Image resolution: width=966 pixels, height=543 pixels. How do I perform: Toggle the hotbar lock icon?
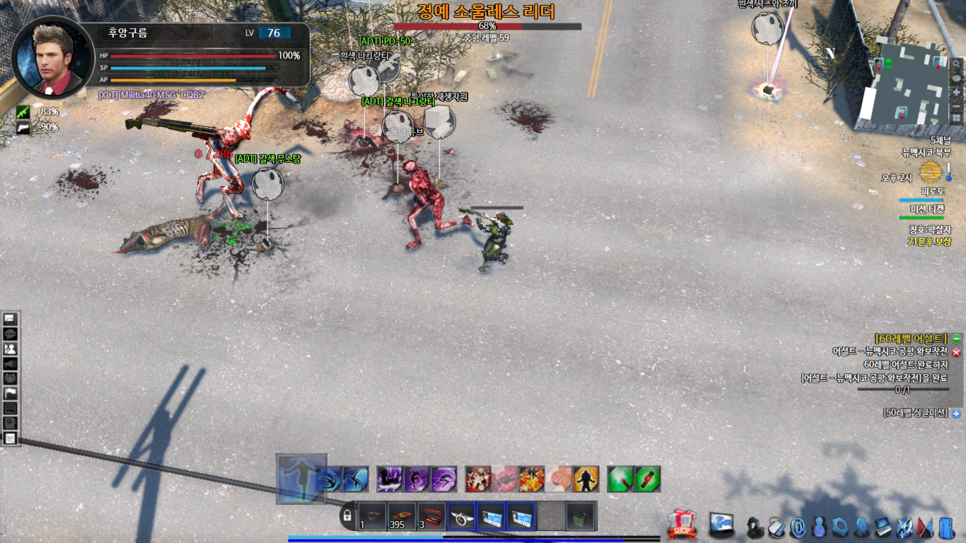(x=347, y=517)
